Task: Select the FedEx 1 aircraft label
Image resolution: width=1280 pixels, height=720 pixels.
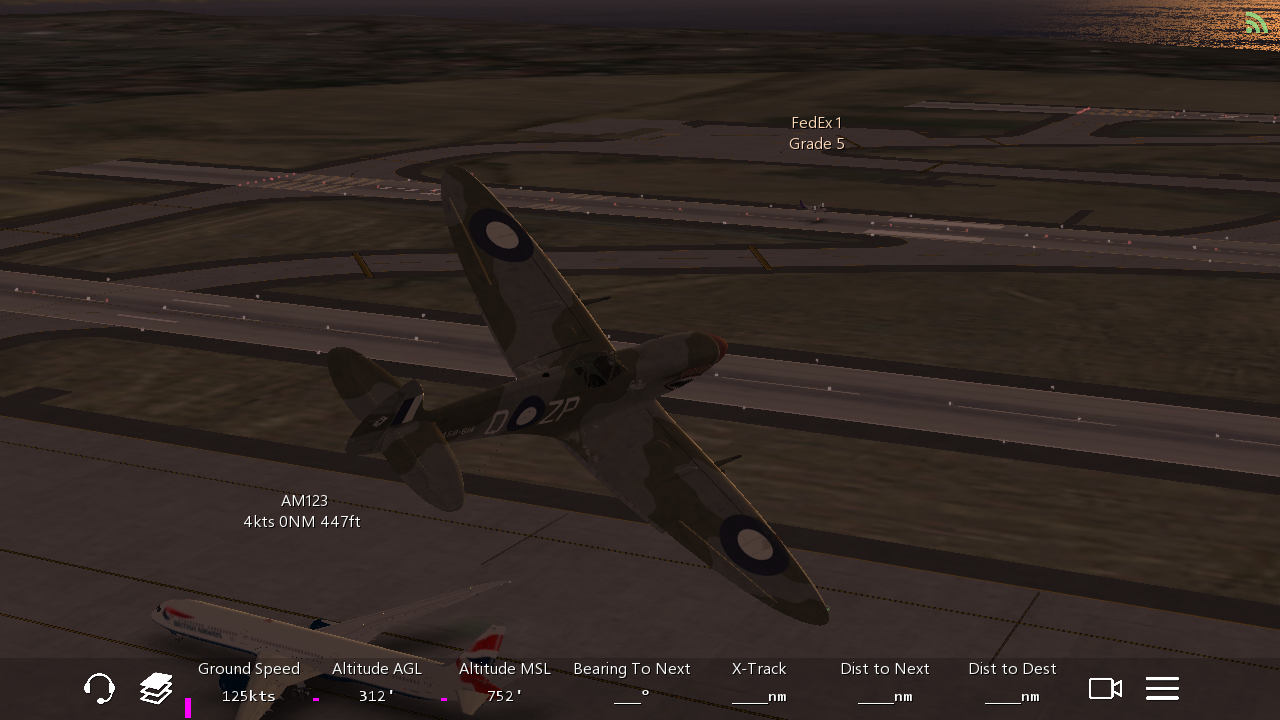Action: coord(816,133)
